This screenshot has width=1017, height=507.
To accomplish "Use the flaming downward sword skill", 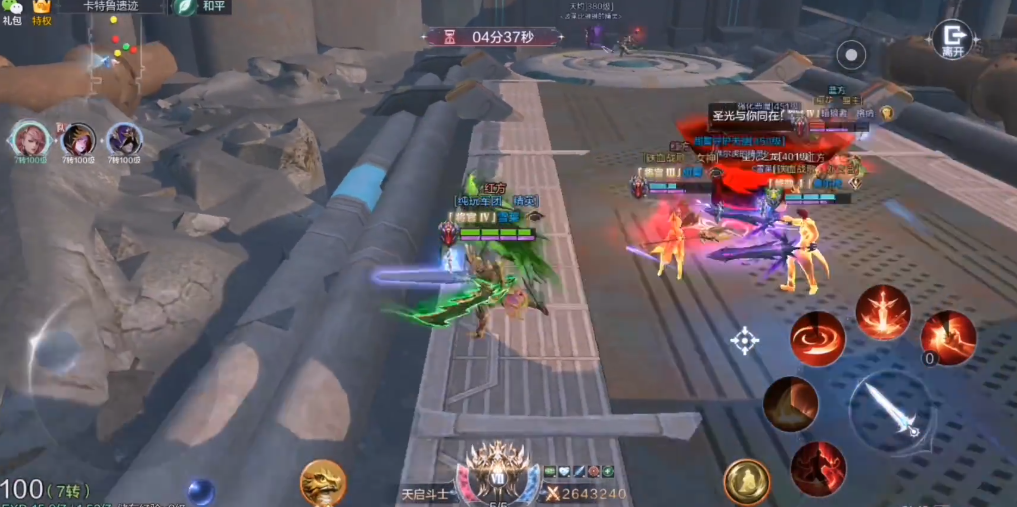I will (882, 312).
